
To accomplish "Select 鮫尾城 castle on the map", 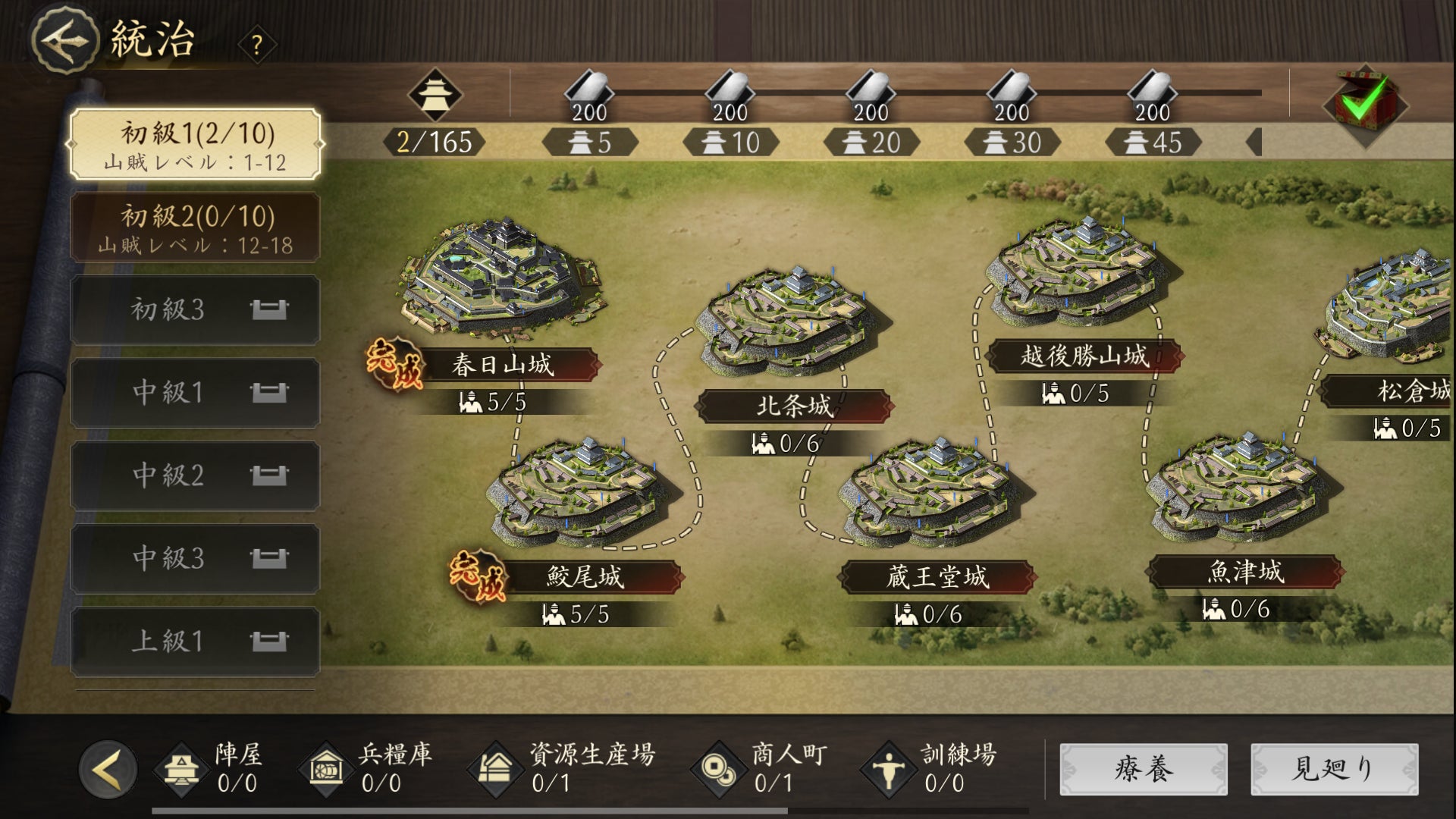I will [x=584, y=493].
